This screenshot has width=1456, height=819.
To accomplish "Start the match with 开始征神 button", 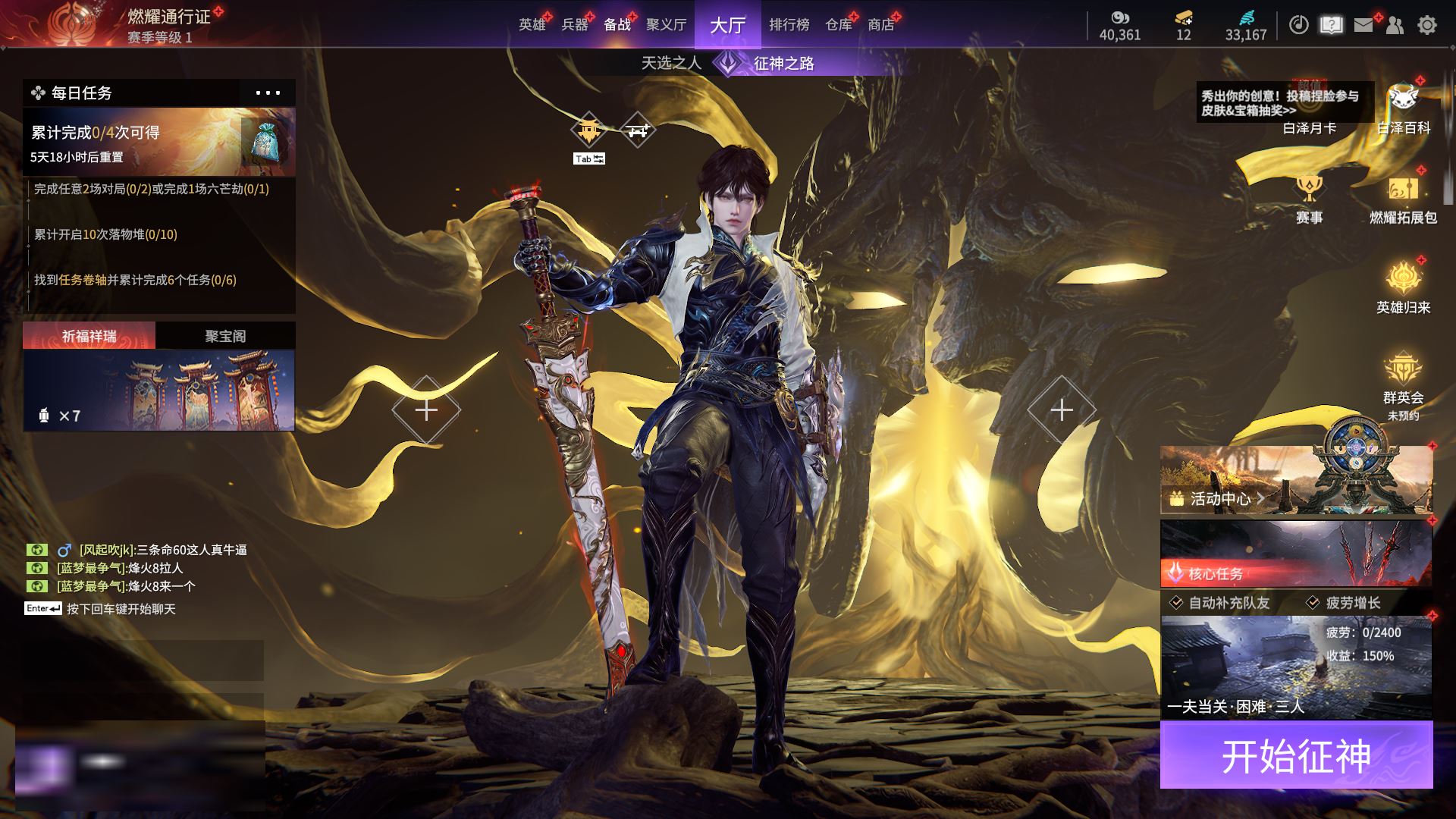I will pos(1296,755).
